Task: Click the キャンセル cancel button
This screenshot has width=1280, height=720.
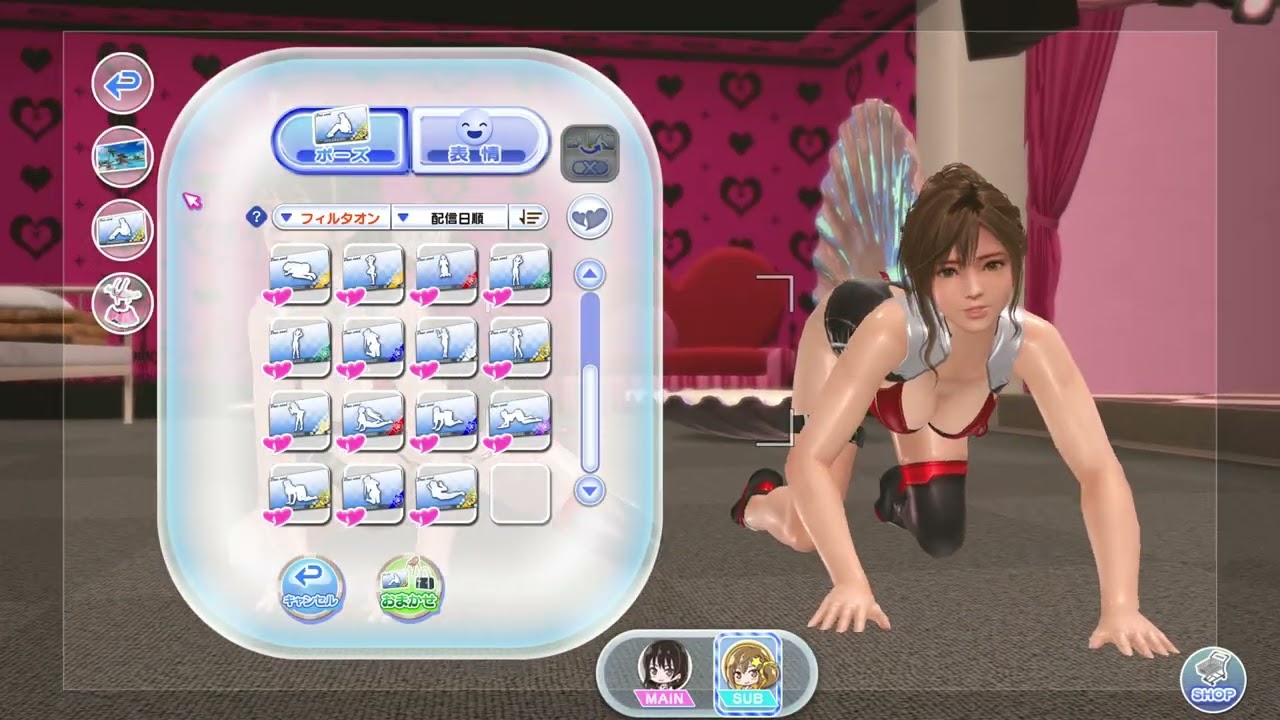Action: pos(311,587)
